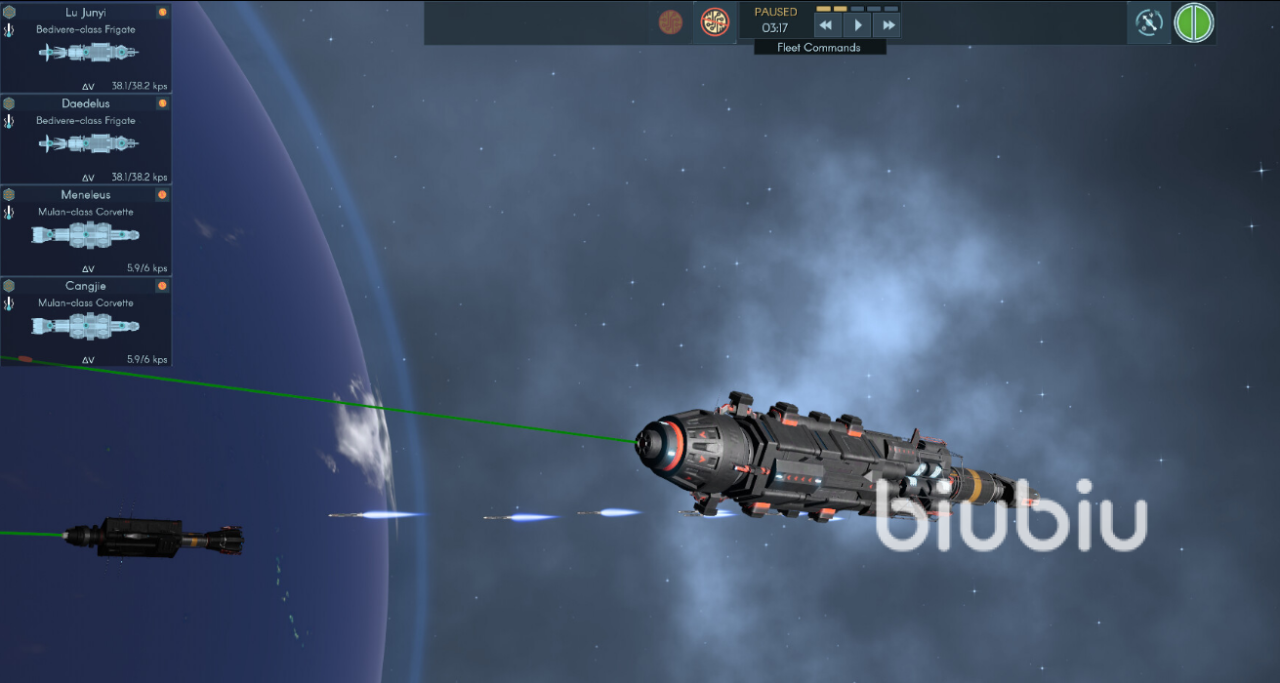Screen dimensions: 1280x683
Task: Click the dimmed orange faction emblem
Action: 671,22
